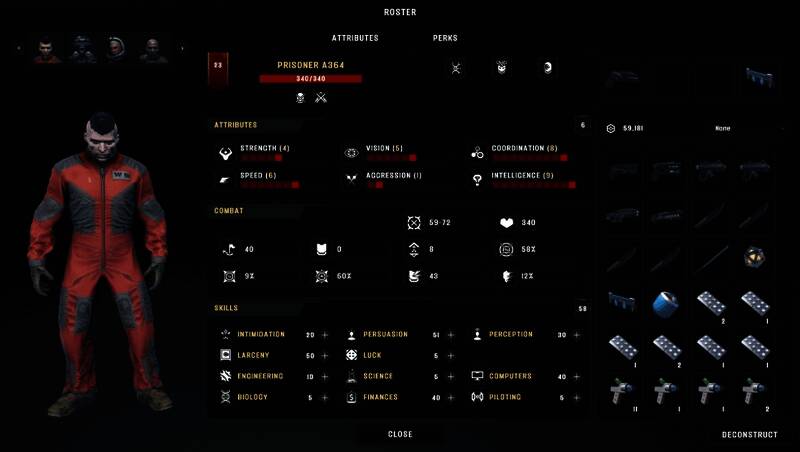Choose the white-hooded crew member portrait
Image resolution: width=800 pixels, height=452 pixels.
pyautogui.click(x=116, y=48)
